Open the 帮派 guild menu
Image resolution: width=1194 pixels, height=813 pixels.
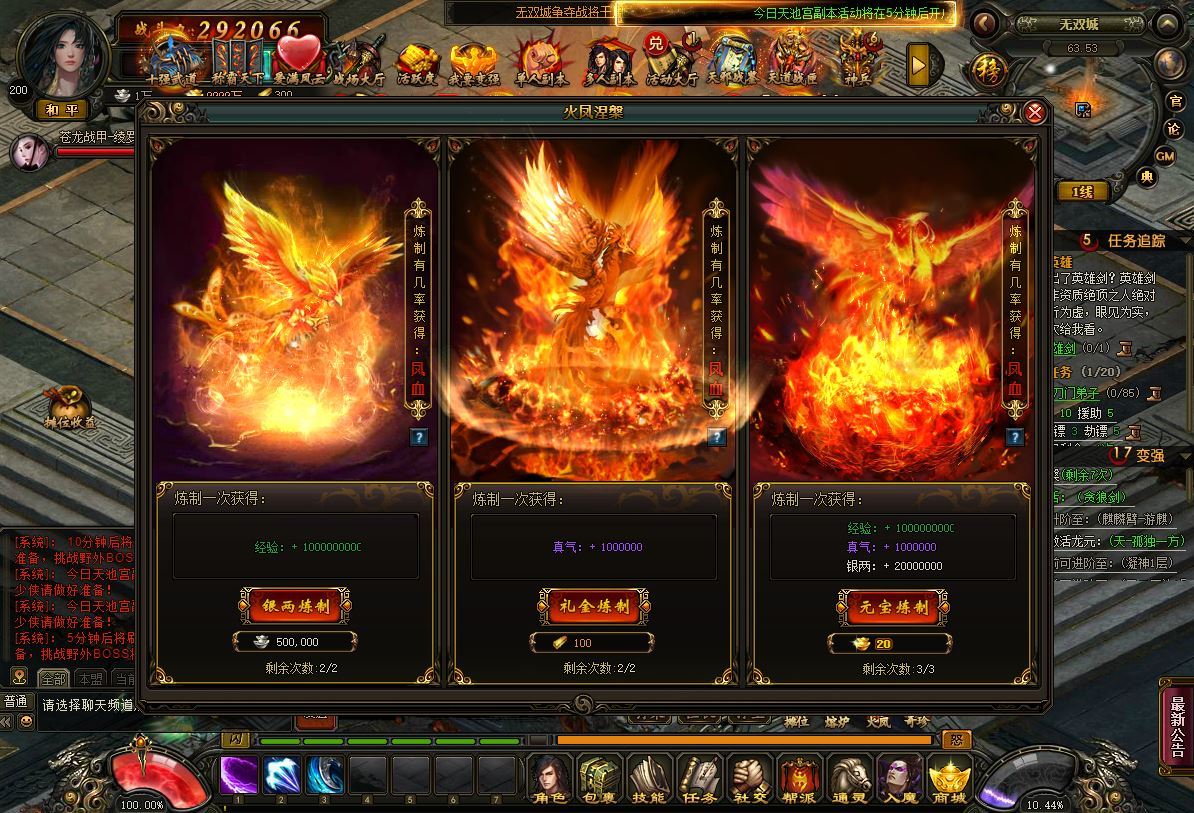point(800,778)
